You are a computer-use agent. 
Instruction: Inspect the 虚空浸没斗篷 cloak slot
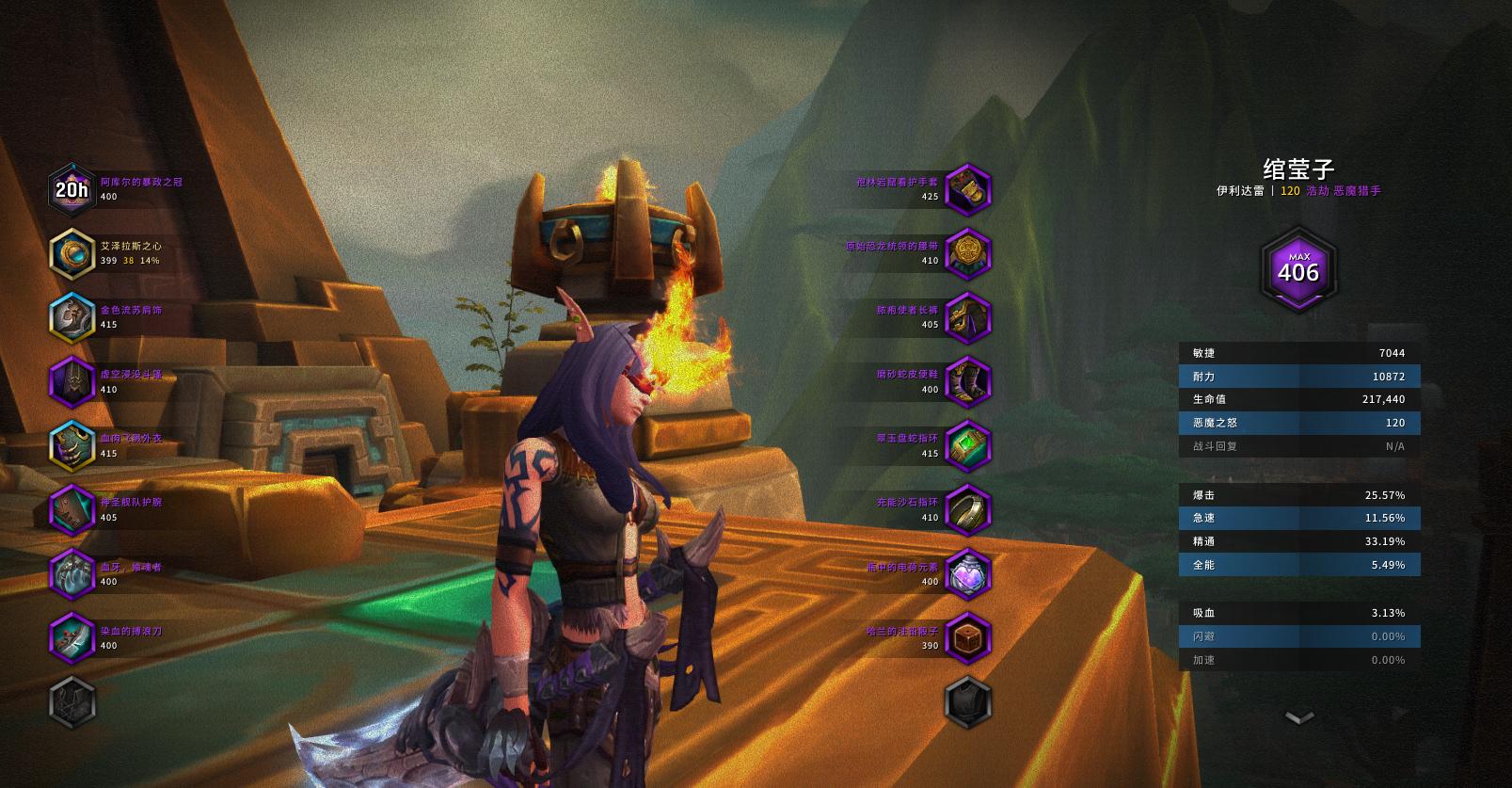coord(72,382)
